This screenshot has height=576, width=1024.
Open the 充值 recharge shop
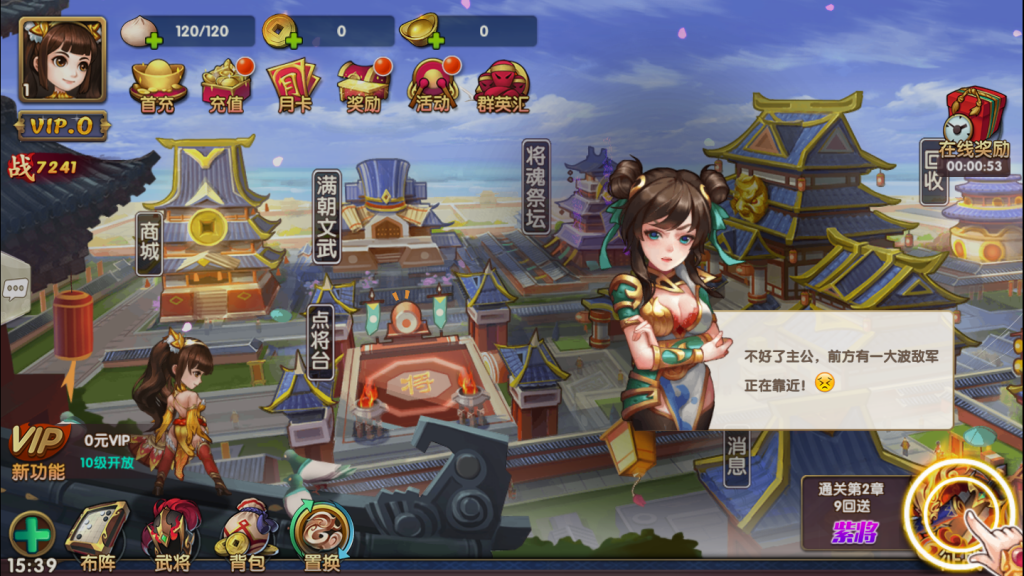click(x=226, y=86)
